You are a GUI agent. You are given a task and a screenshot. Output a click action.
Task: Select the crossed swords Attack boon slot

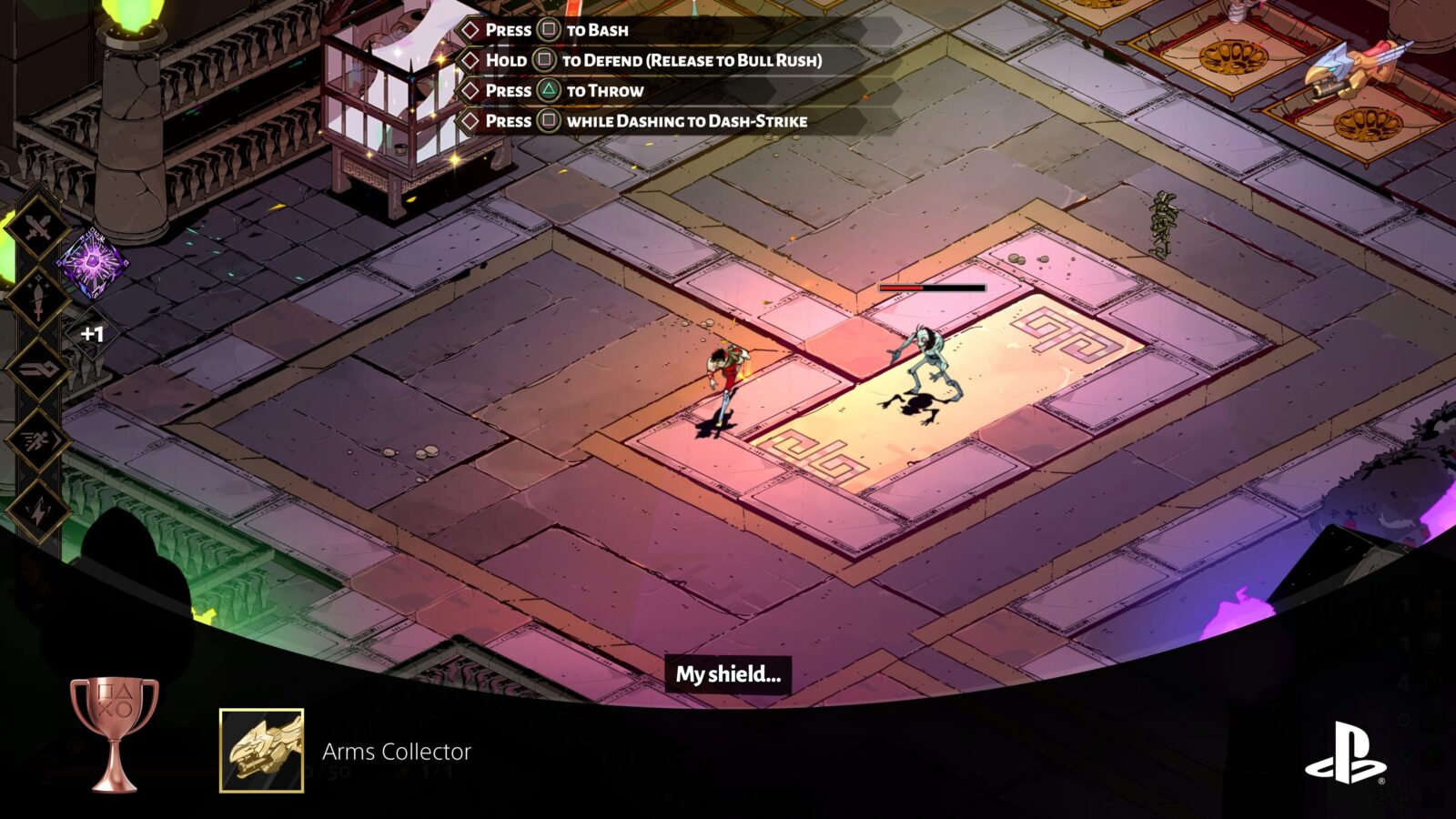pyautogui.click(x=36, y=227)
